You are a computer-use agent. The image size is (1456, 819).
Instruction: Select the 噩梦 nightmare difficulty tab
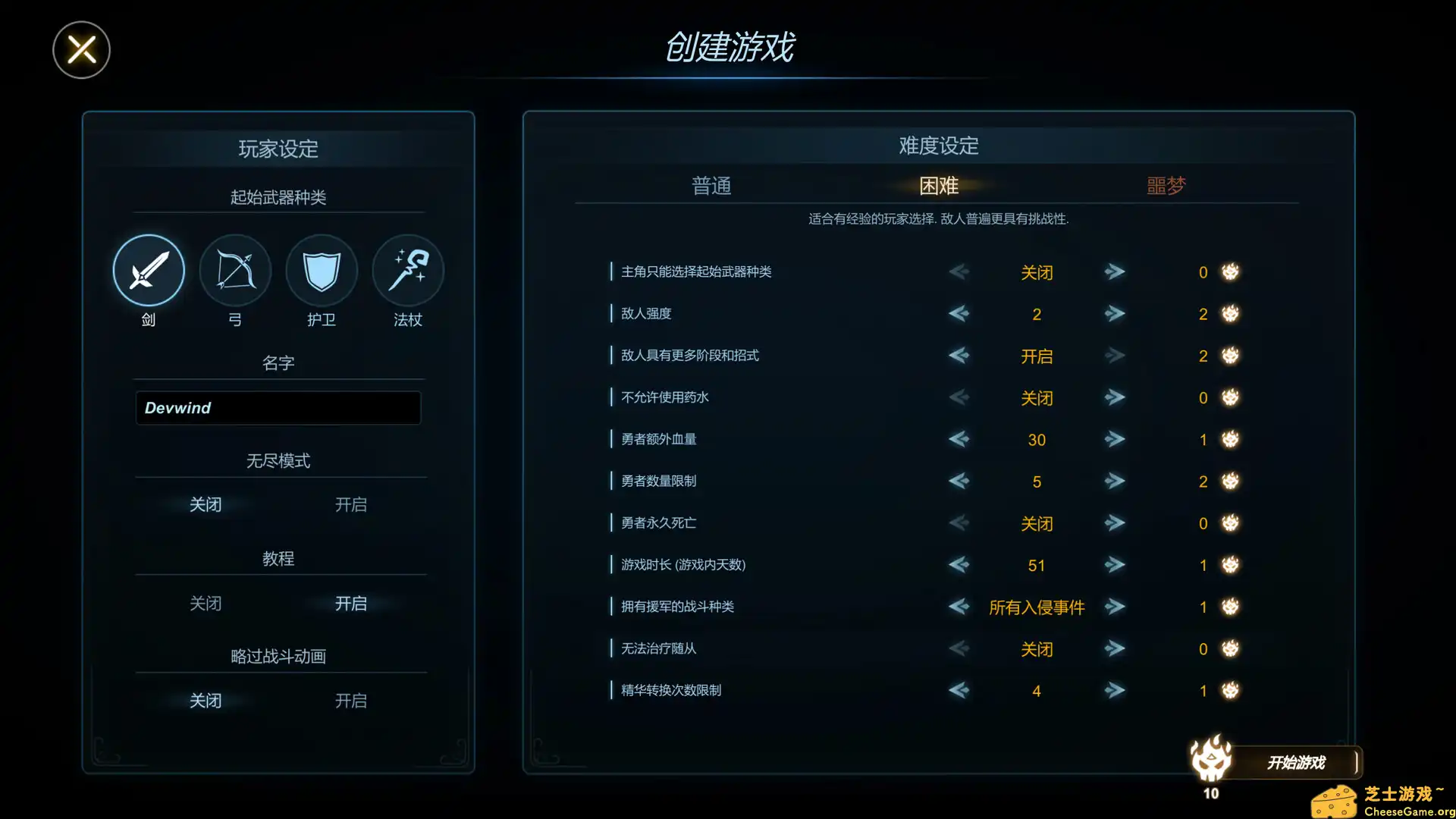(x=1166, y=186)
